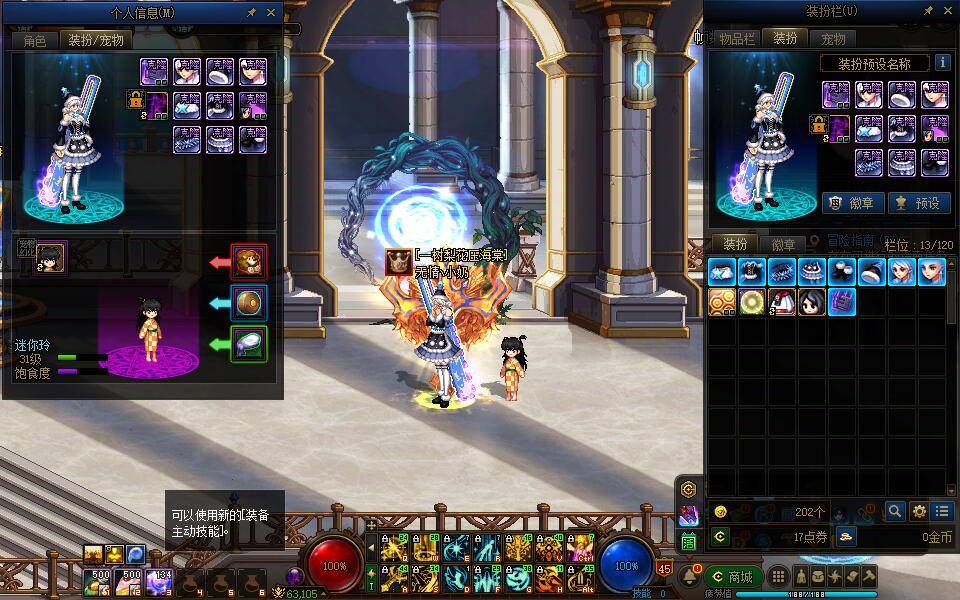This screenshot has width=960, height=600.
Task: Open the 预设 preset button
Action: coord(918,203)
